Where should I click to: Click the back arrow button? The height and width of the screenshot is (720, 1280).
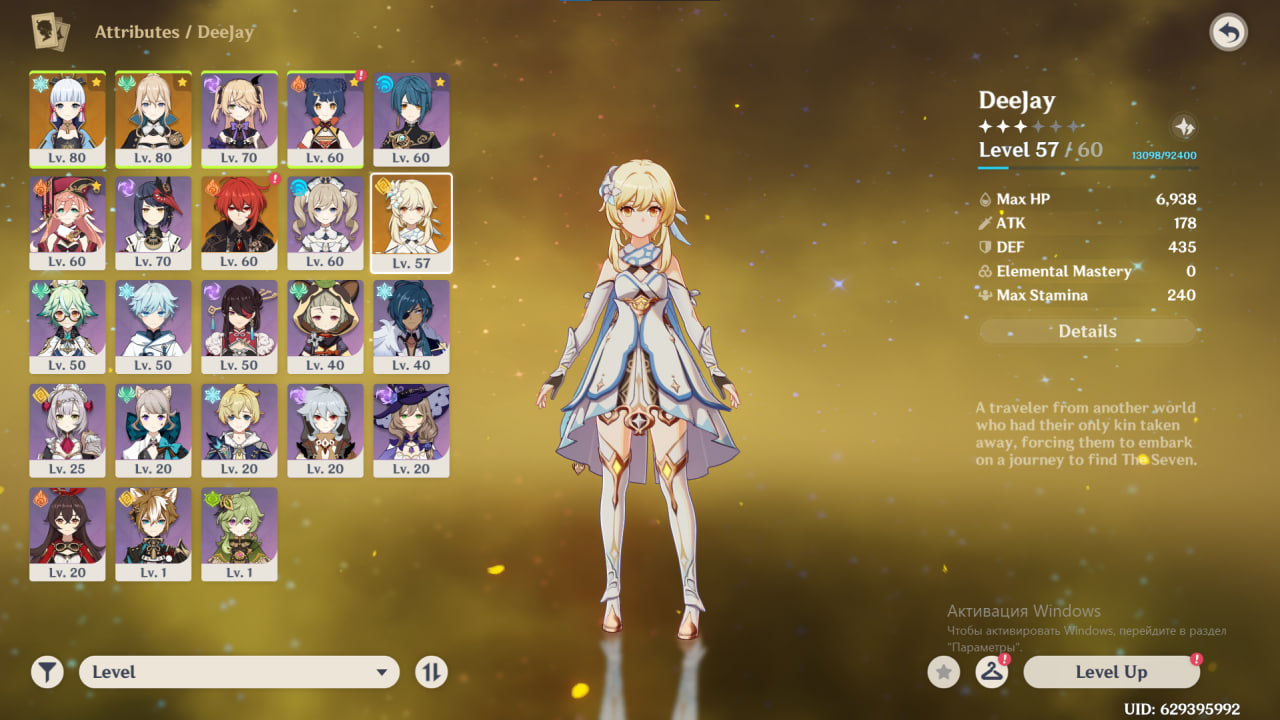click(1228, 33)
